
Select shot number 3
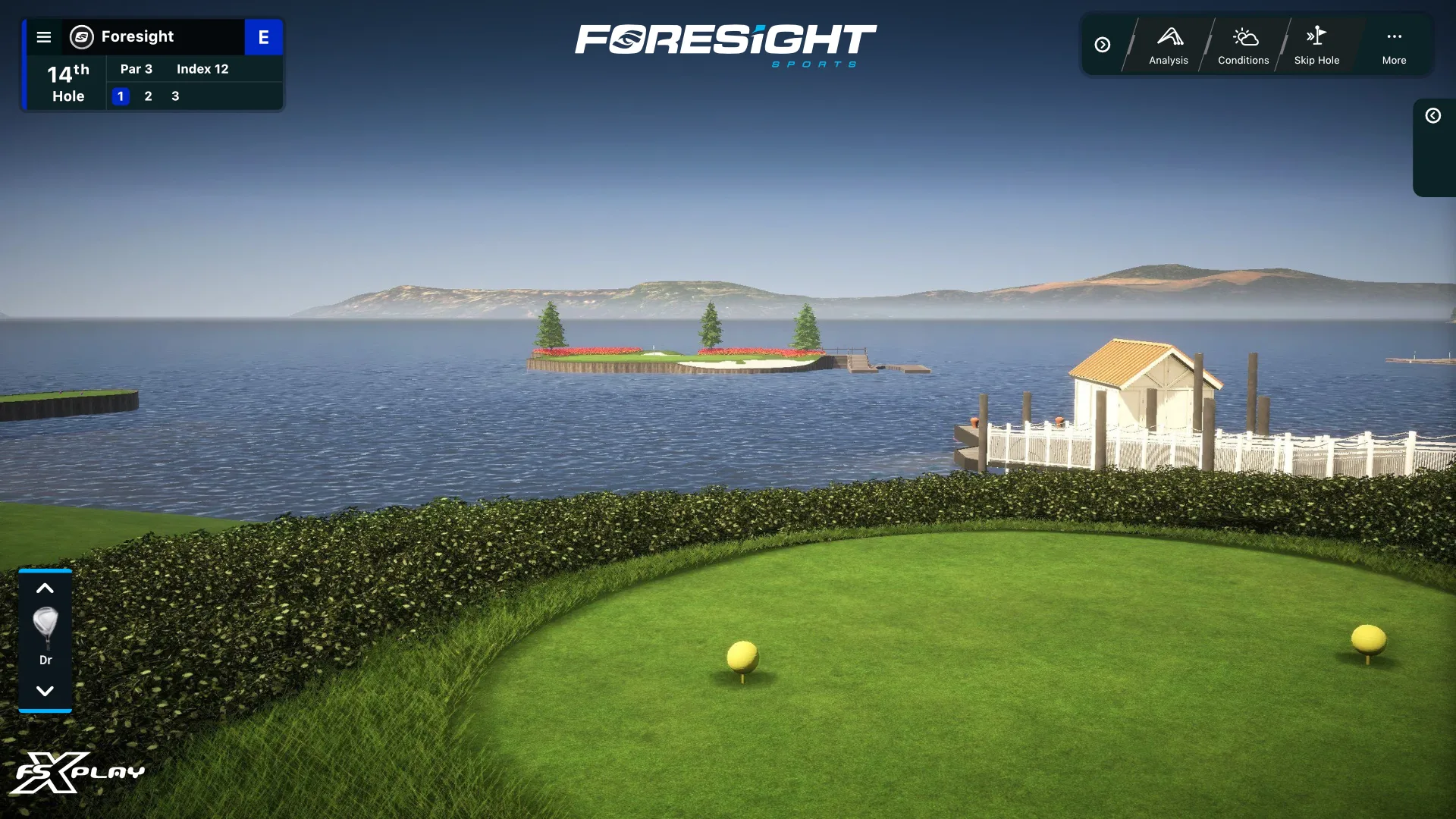[175, 96]
